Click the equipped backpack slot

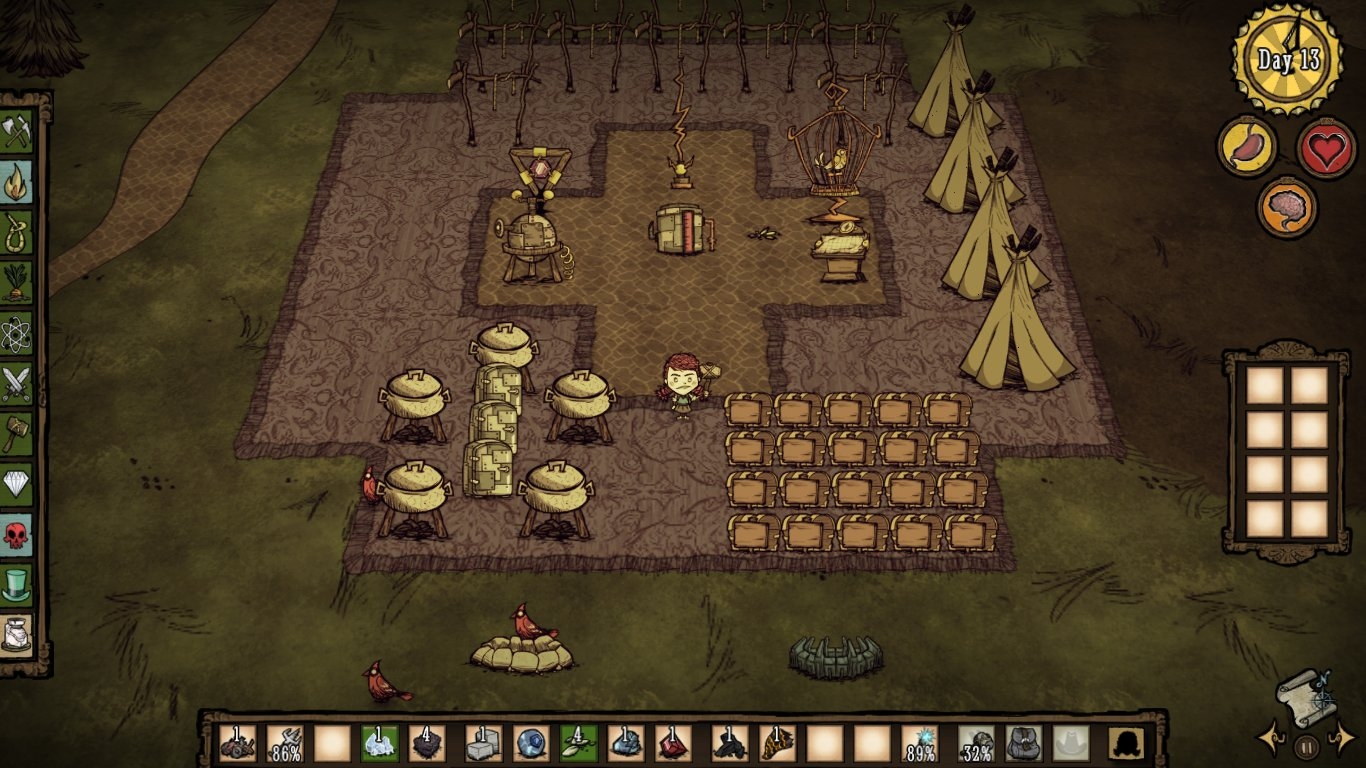click(1023, 743)
